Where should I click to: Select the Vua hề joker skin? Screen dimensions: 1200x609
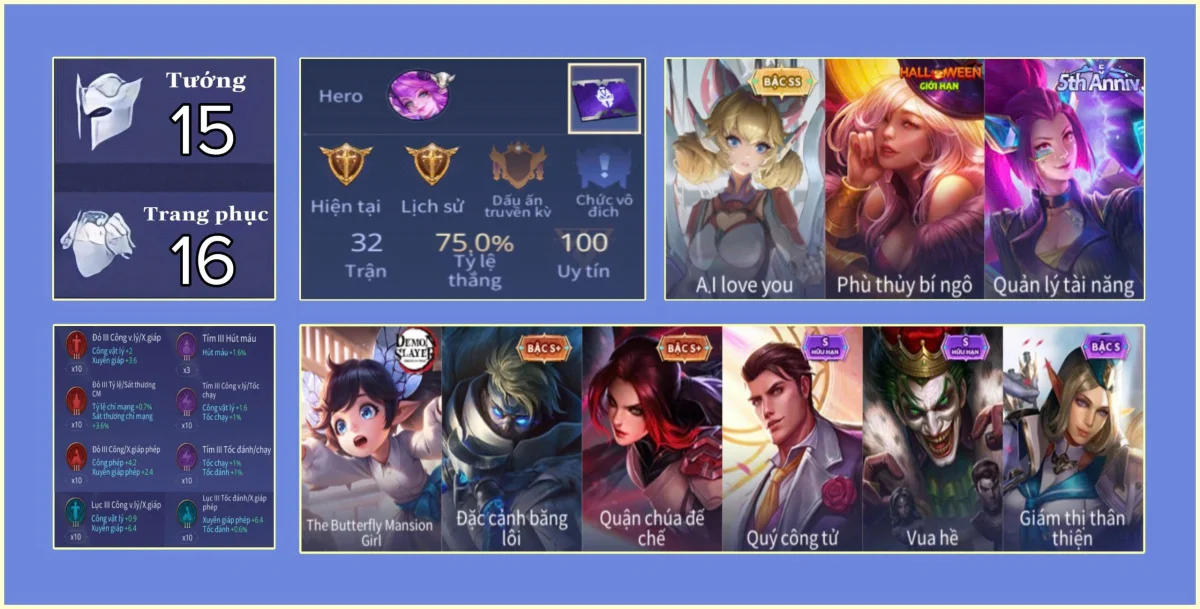(x=932, y=438)
